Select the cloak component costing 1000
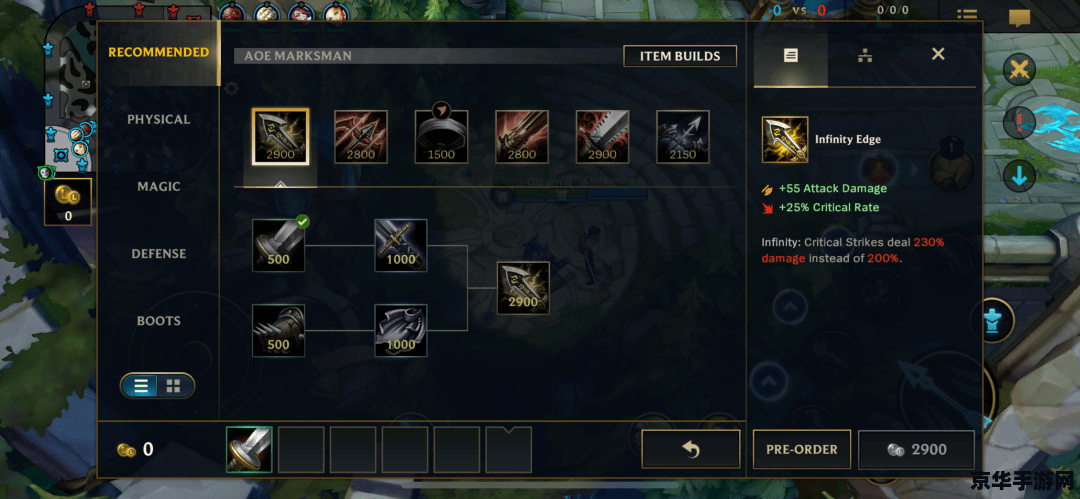1080x499 pixels. [400, 331]
